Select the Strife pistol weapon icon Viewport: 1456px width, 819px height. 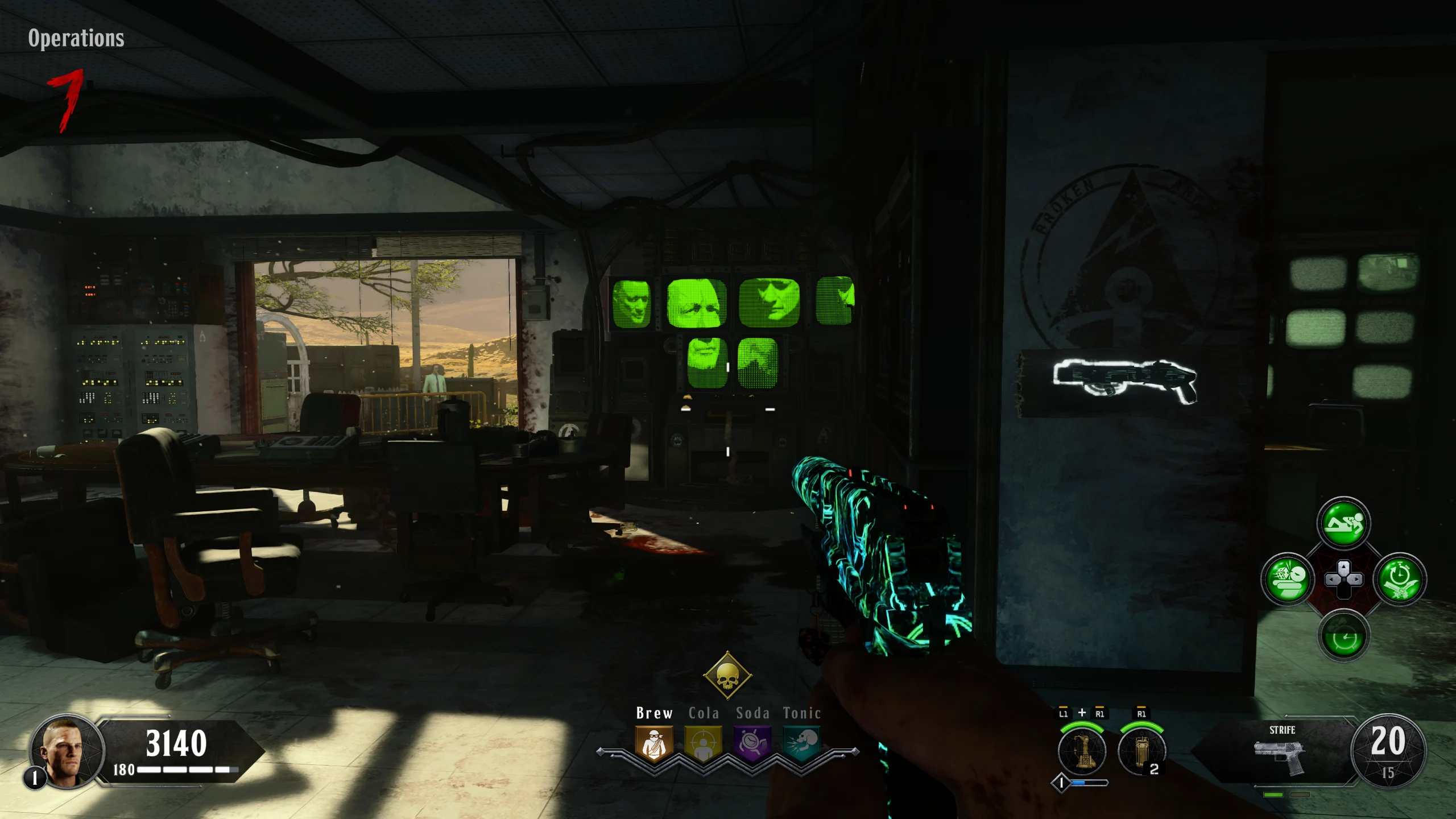click(1280, 756)
